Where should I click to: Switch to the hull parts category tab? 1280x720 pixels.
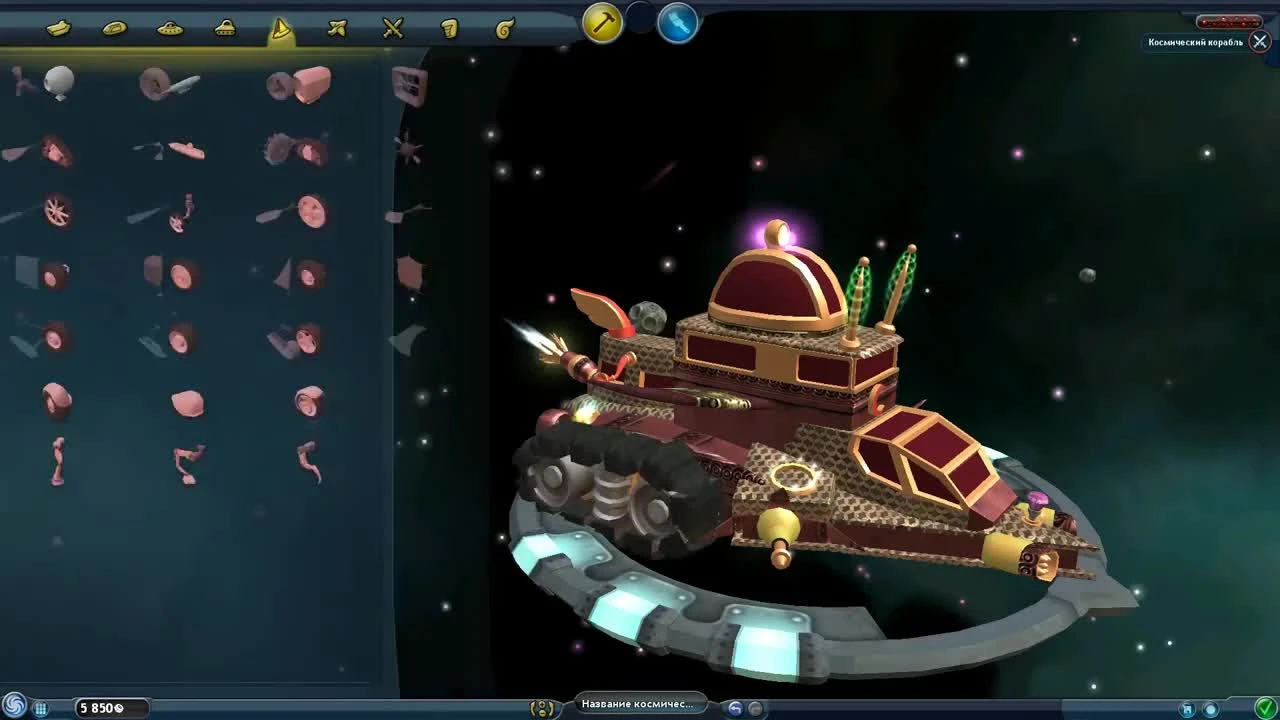point(57,28)
